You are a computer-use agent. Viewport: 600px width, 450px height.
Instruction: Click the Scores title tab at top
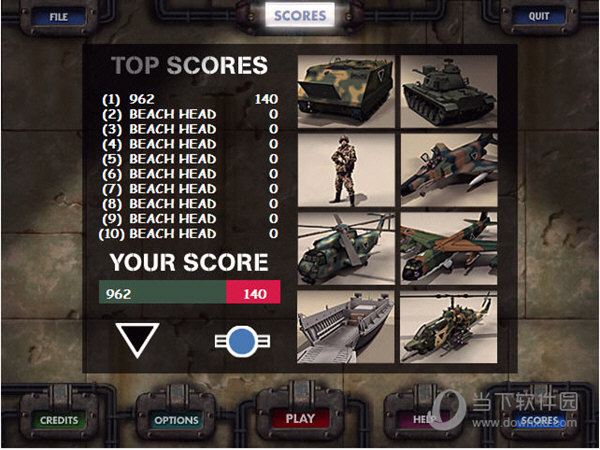[x=300, y=15]
